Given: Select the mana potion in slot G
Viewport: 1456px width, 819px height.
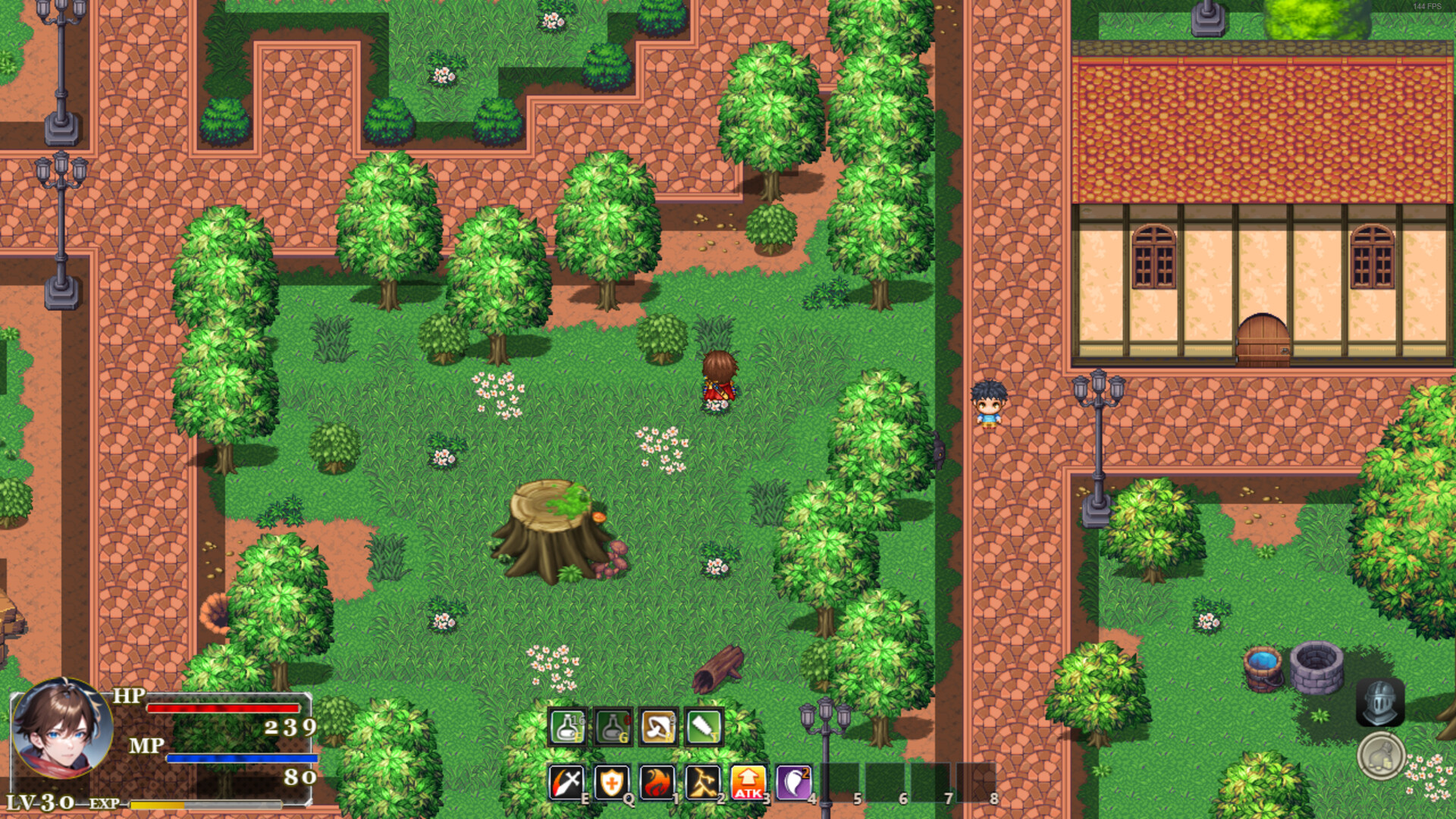Looking at the screenshot, I should tap(613, 726).
